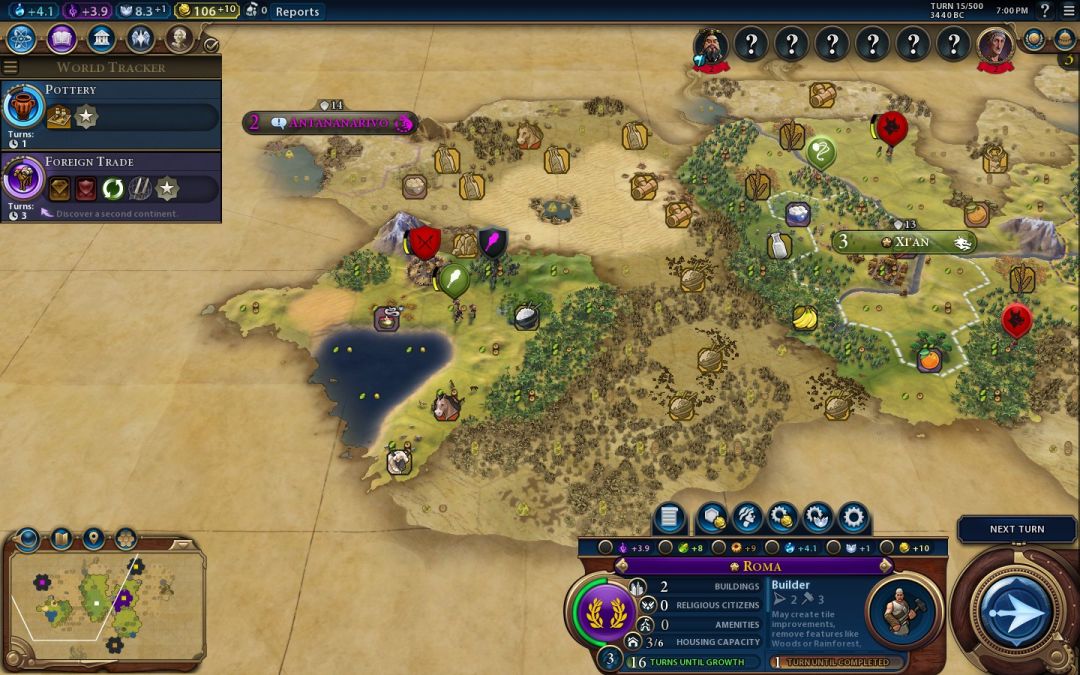
Task: Open the city details scroll icon
Action: [670, 518]
